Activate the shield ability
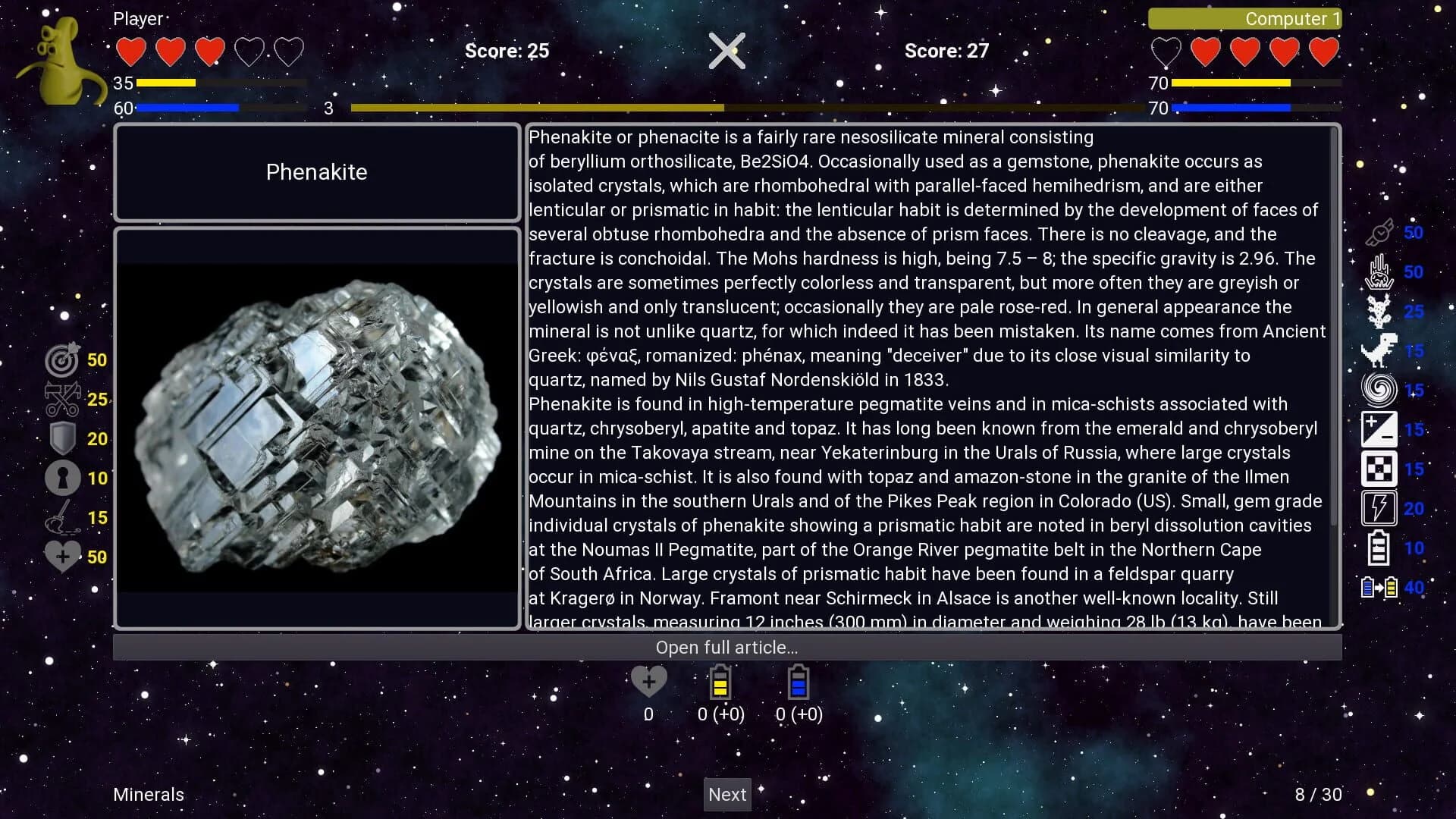The width and height of the screenshot is (1456, 819). 62,438
